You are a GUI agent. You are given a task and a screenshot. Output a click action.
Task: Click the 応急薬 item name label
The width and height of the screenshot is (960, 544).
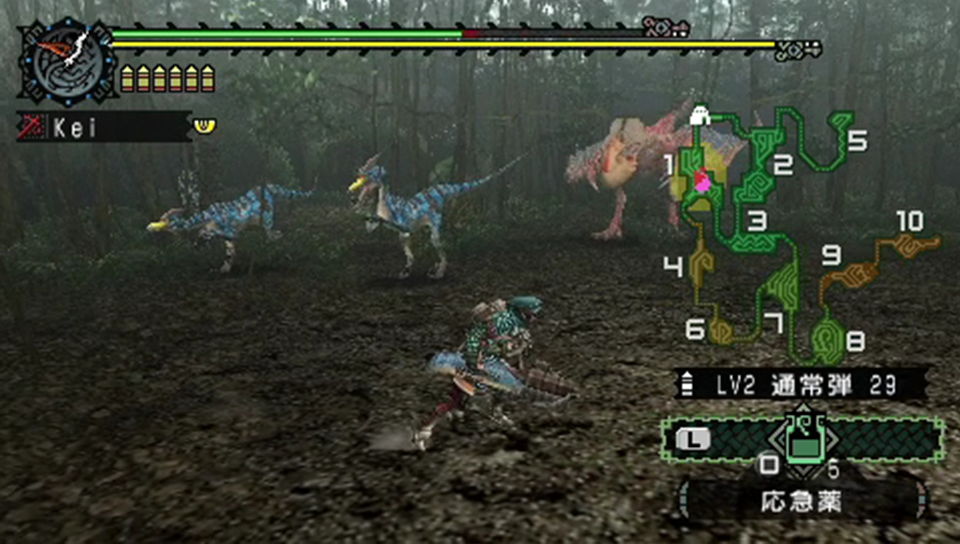point(800,501)
